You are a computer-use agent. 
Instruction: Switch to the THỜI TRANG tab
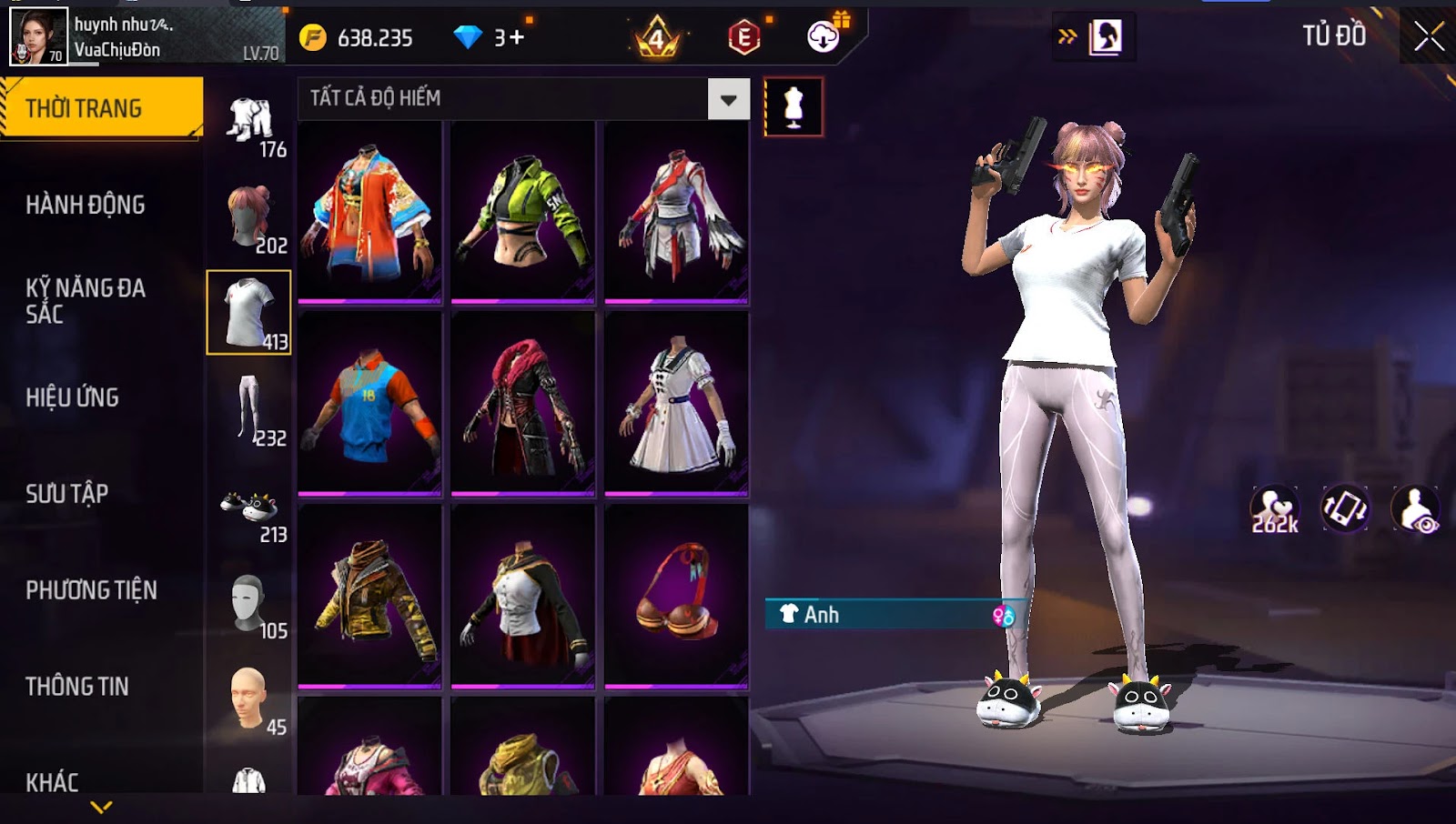[101, 108]
